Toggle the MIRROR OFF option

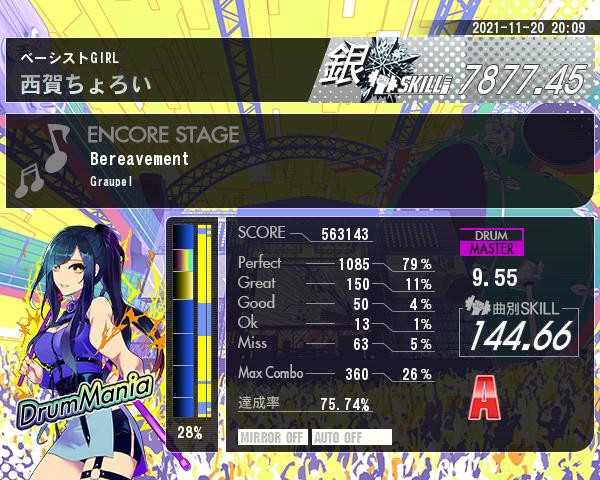click(x=273, y=437)
